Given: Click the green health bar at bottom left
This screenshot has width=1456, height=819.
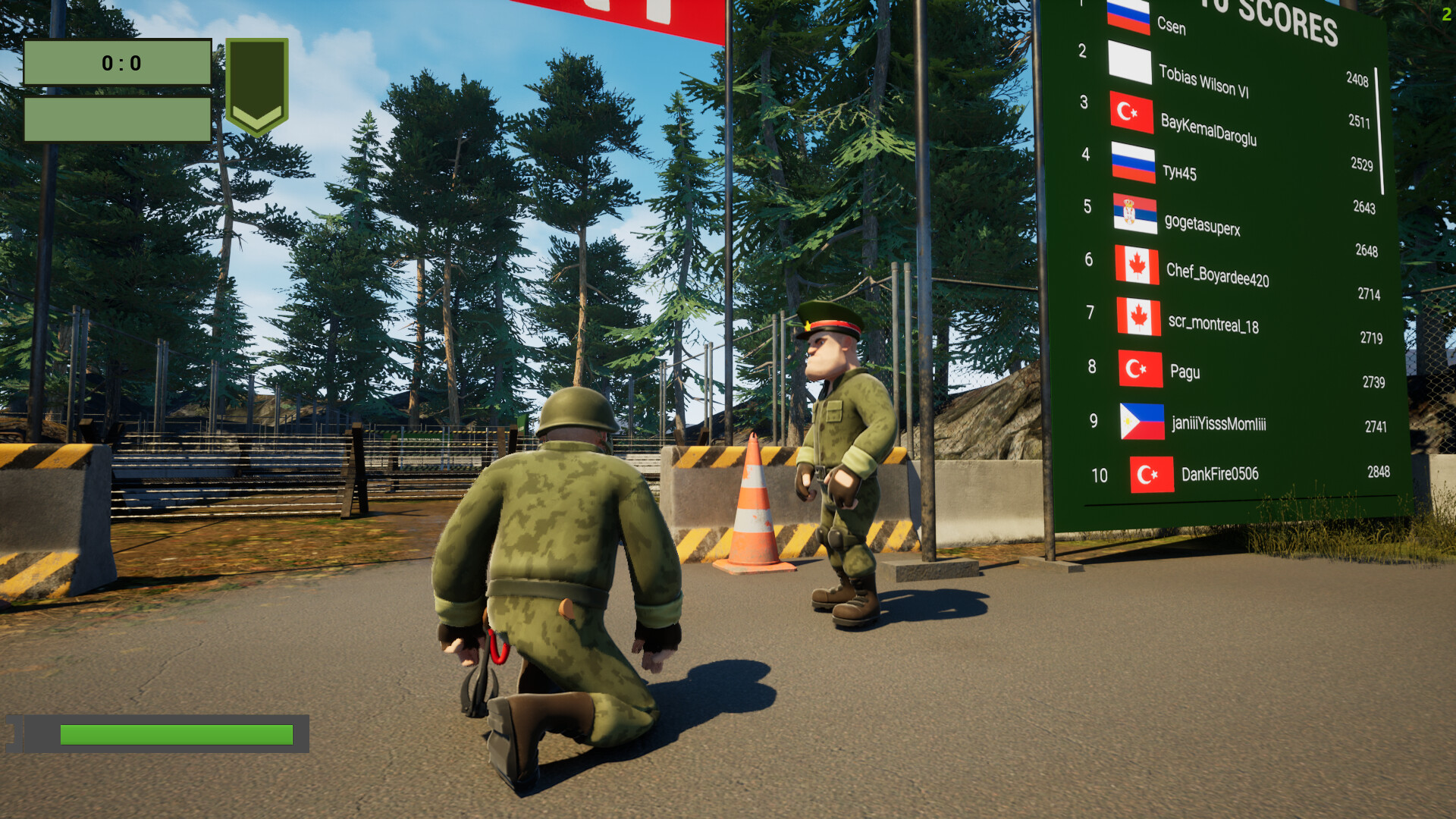Looking at the screenshot, I should tap(174, 734).
